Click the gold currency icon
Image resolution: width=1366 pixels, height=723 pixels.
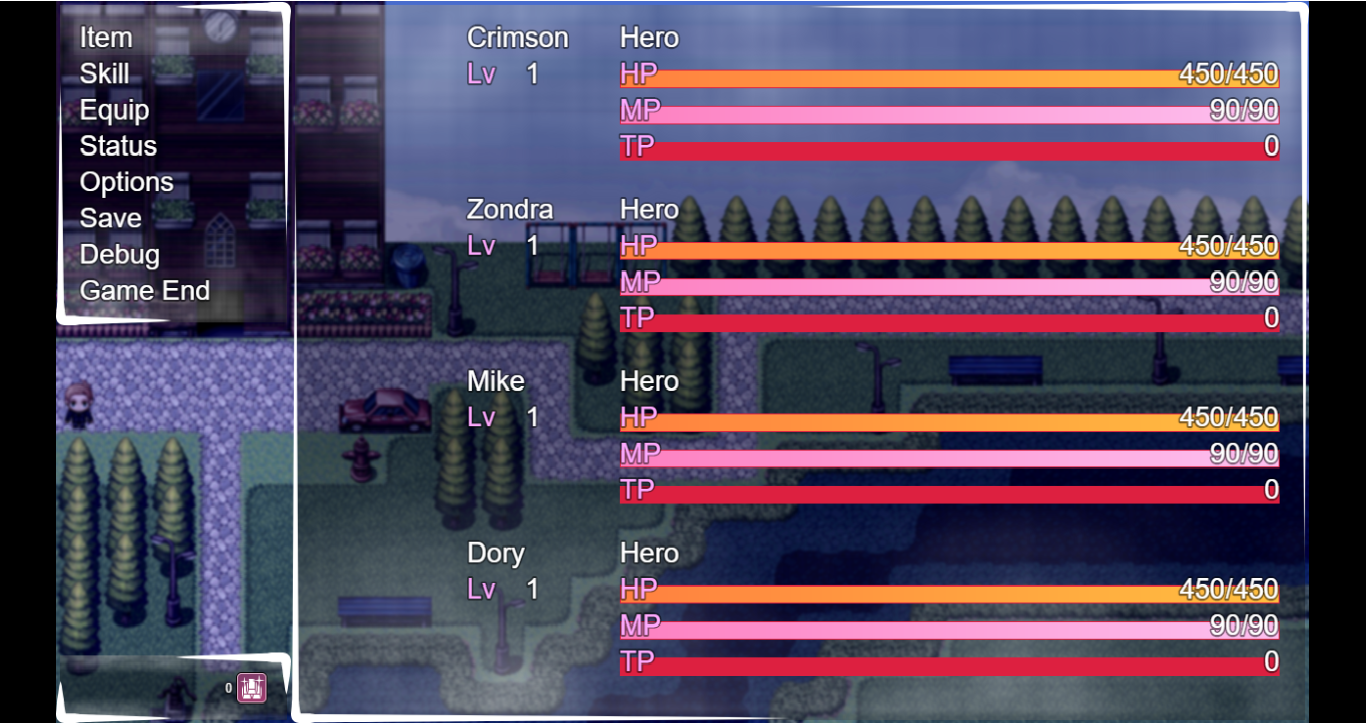tap(251, 686)
